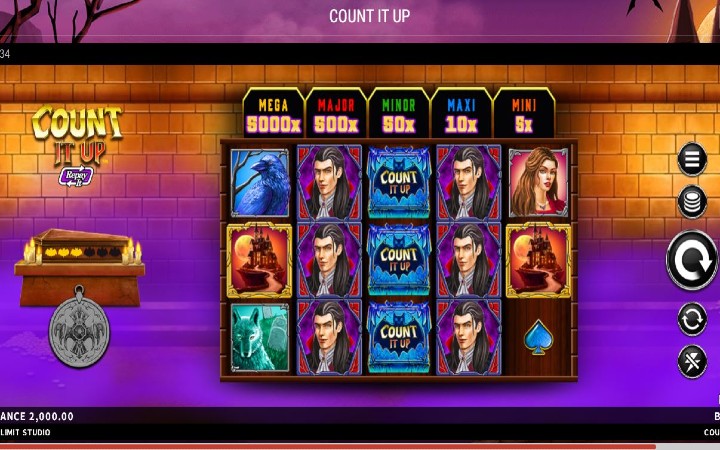Open the coin stack bet settings
The height and width of the screenshot is (450, 720).
tap(692, 202)
